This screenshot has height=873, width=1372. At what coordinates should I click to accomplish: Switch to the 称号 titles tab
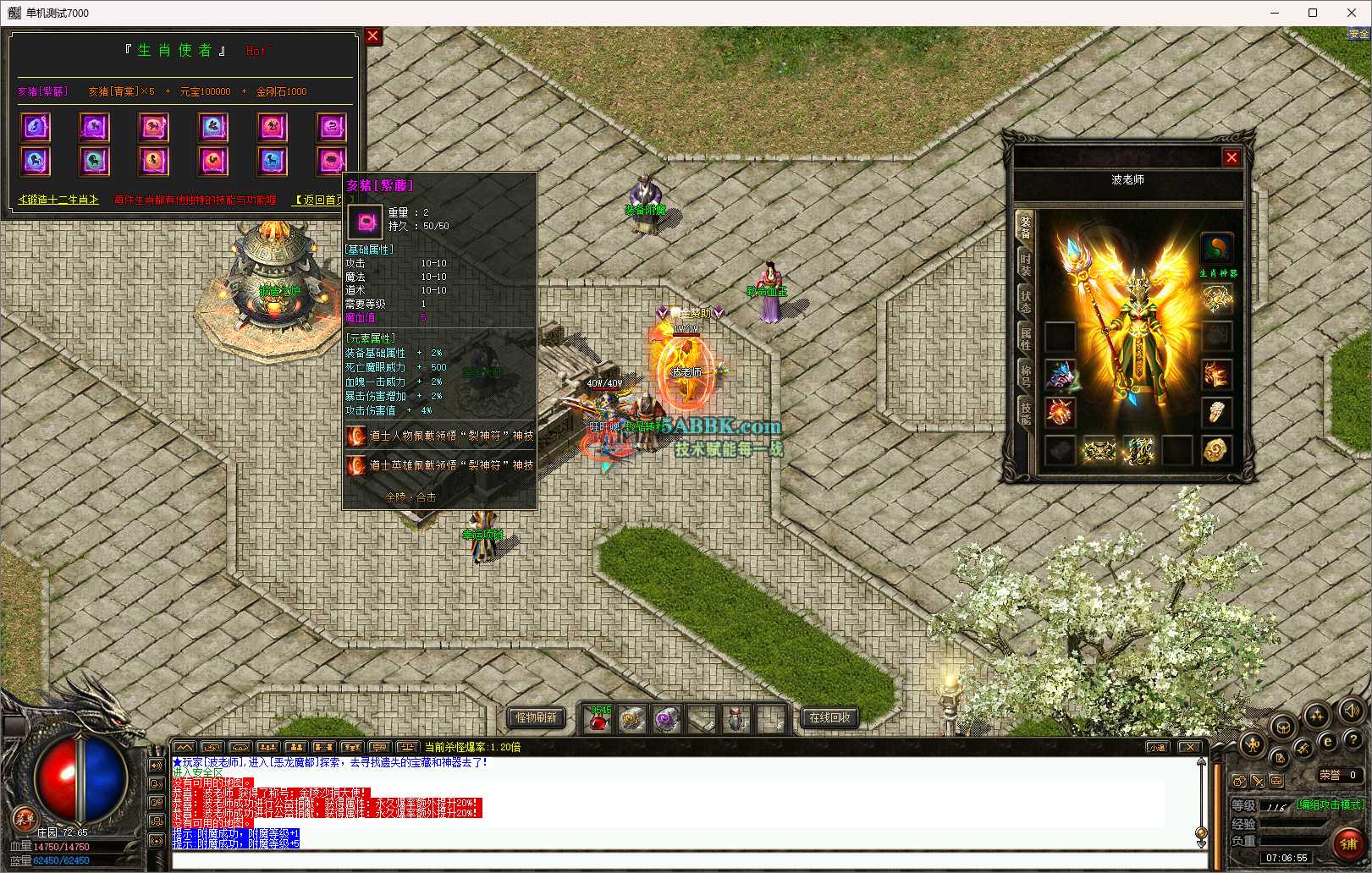(x=1025, y=376)
